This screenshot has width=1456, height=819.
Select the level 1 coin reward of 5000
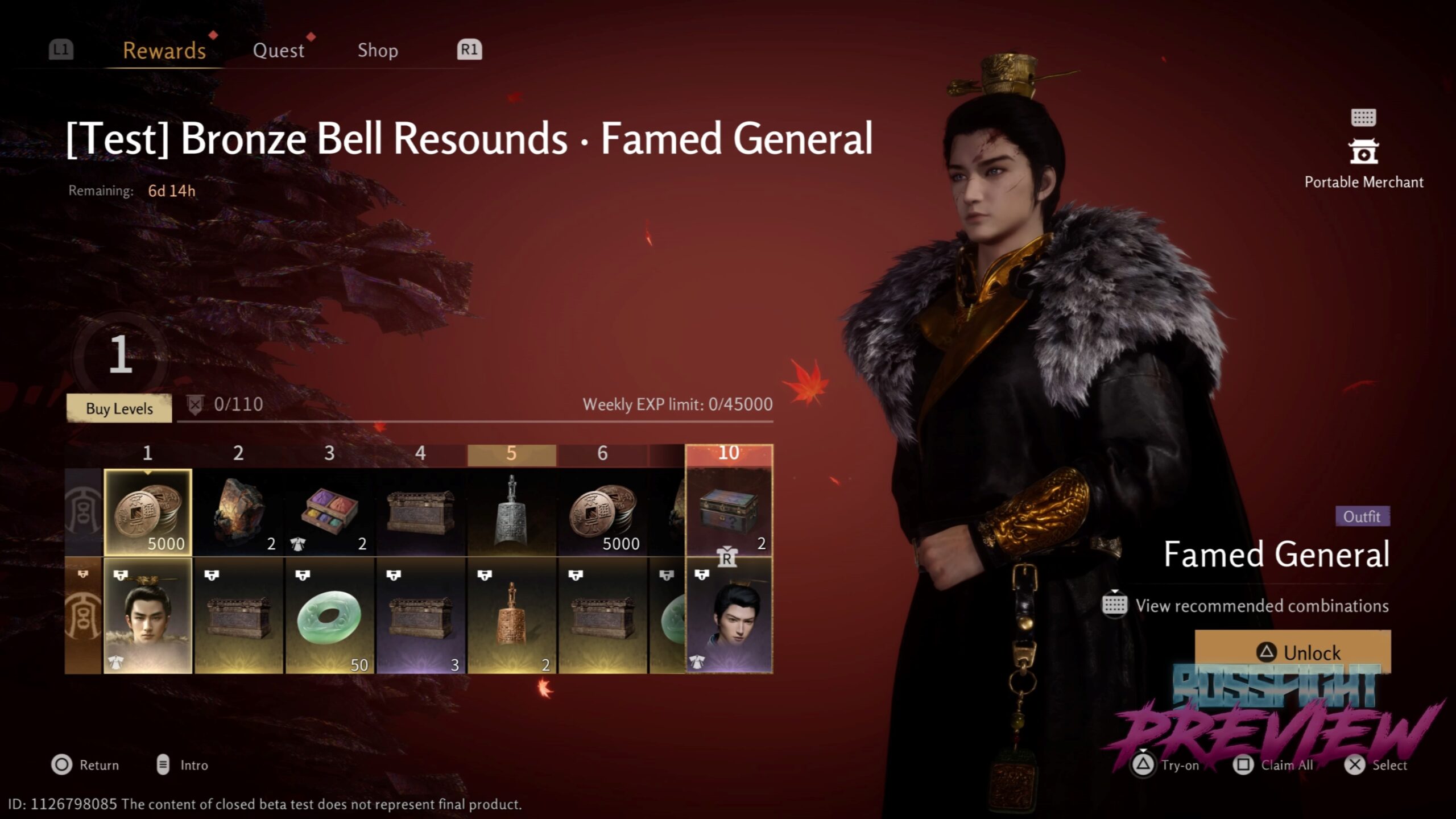(148, 512)
